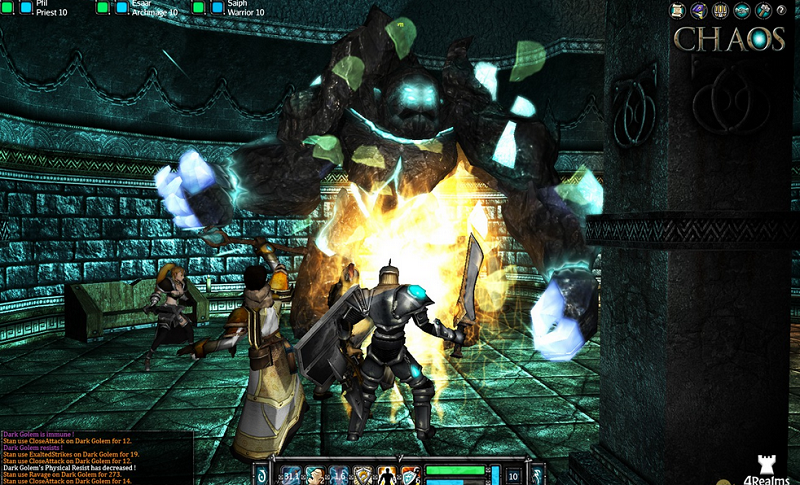This screenshot has height=485, width=800.
Task: Open the scroll icon menu
Action: 678,10
